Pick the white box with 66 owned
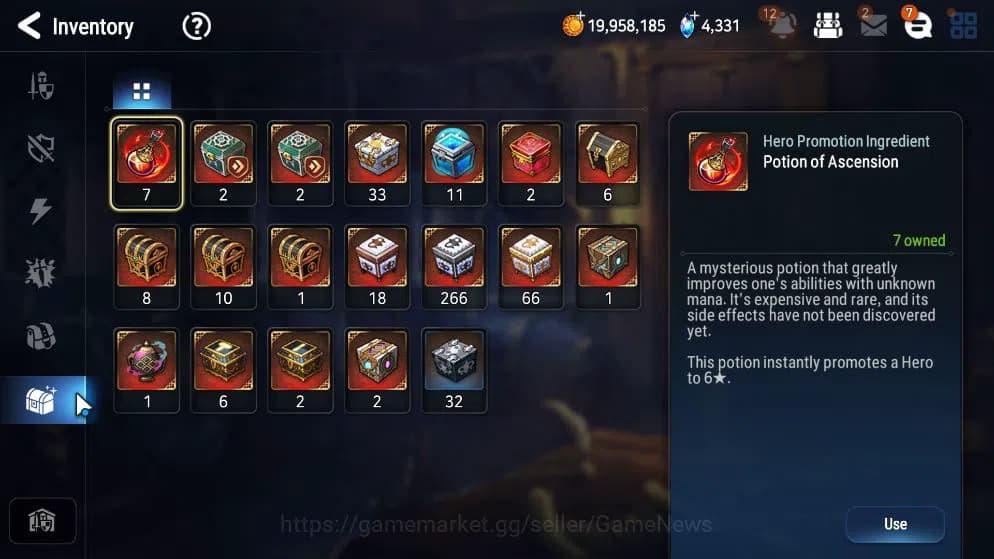The height and width of the screenshot is (559, 994). coord(531,265)
